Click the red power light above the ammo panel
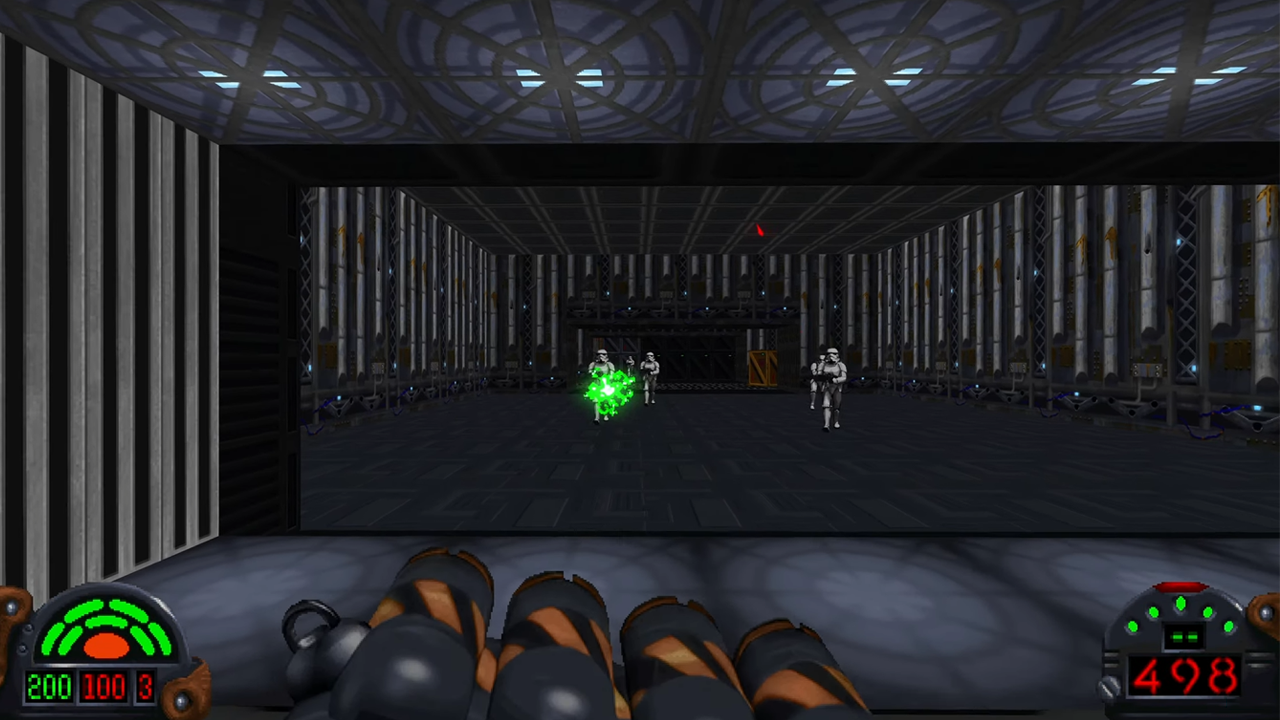Viewport: 1280px width, 720px height. pos(1182,584)
